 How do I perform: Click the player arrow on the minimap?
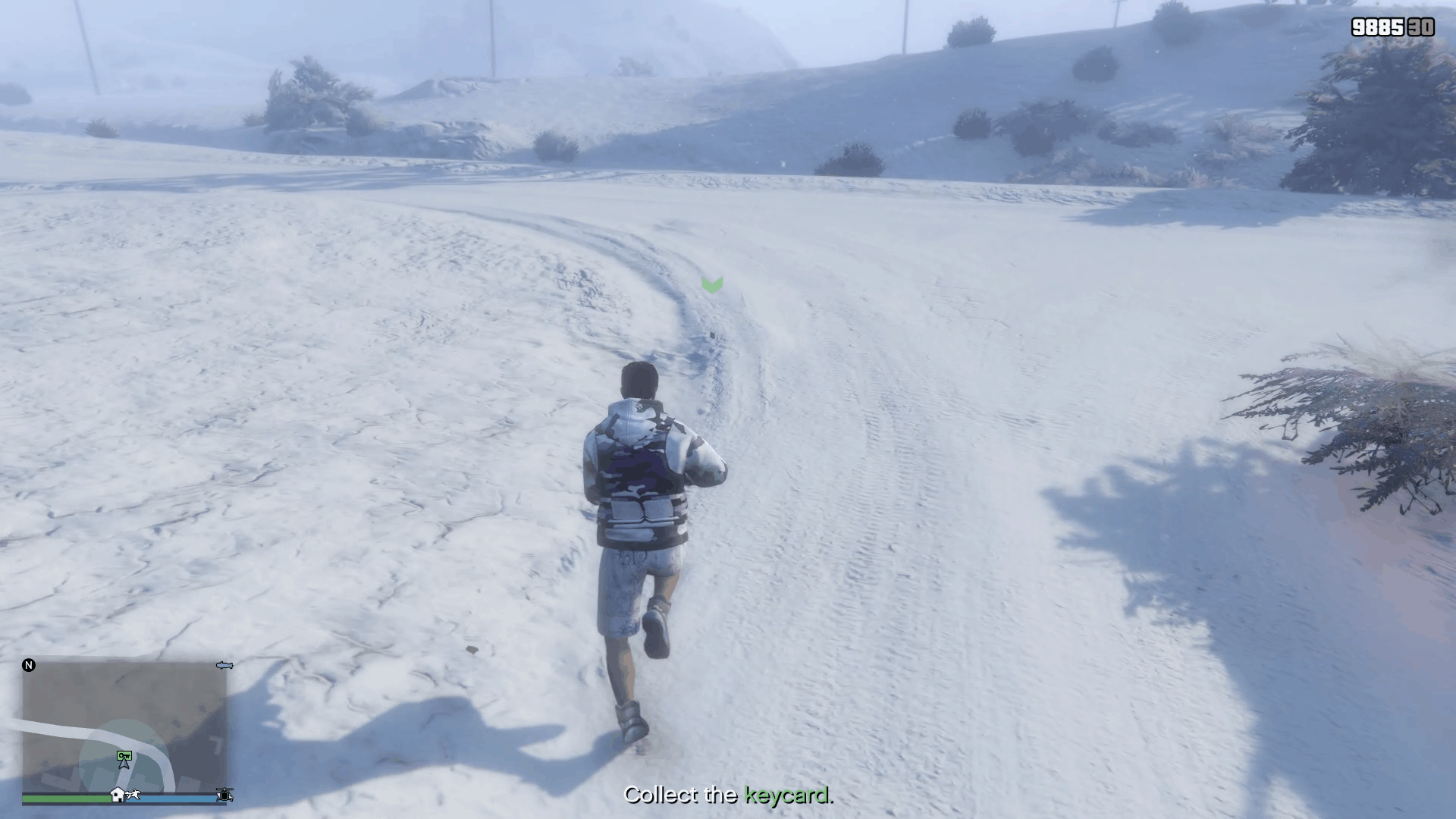tap(124, 764)
